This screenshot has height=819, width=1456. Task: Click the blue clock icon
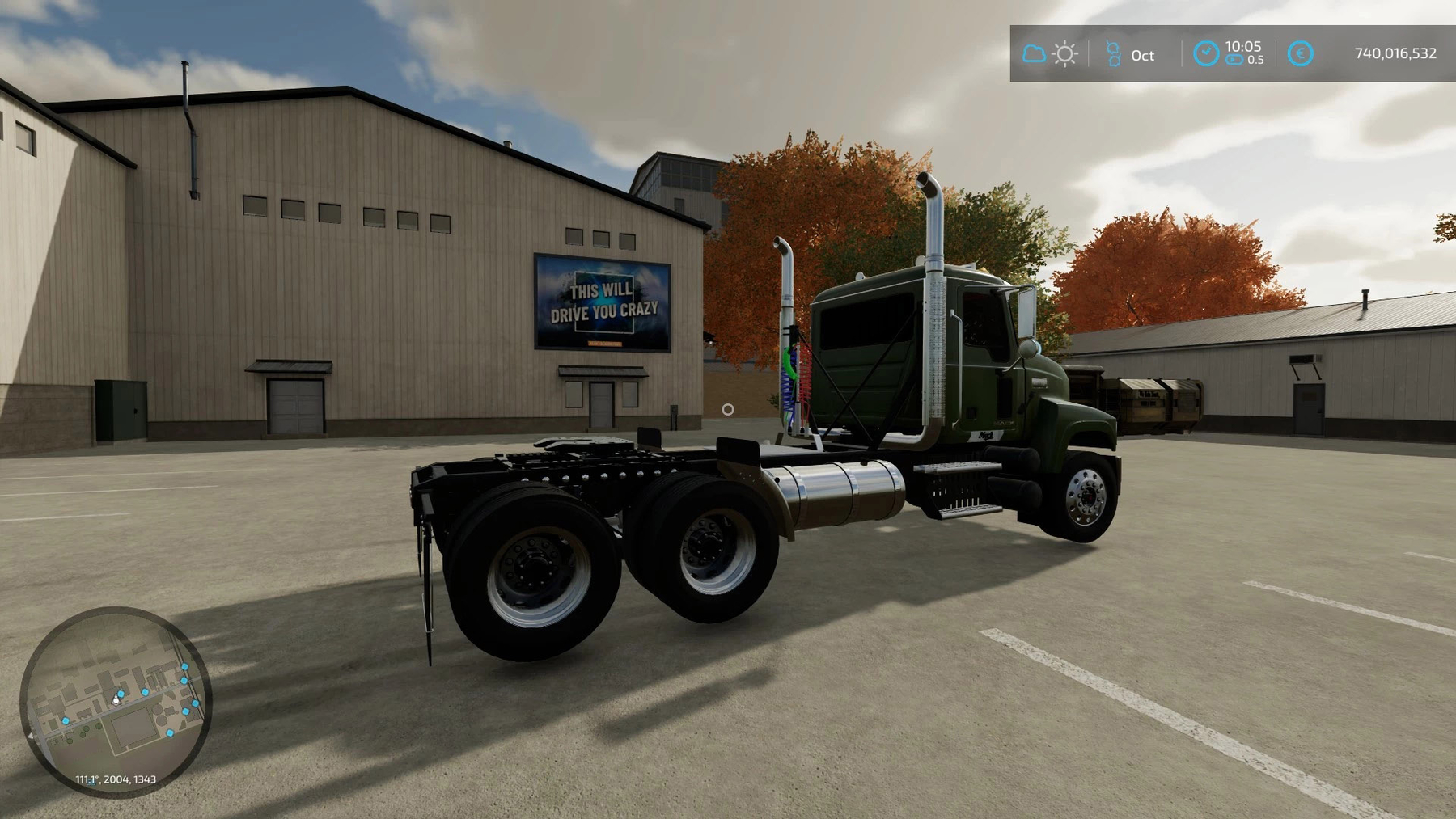click(x=1205, y=53)
